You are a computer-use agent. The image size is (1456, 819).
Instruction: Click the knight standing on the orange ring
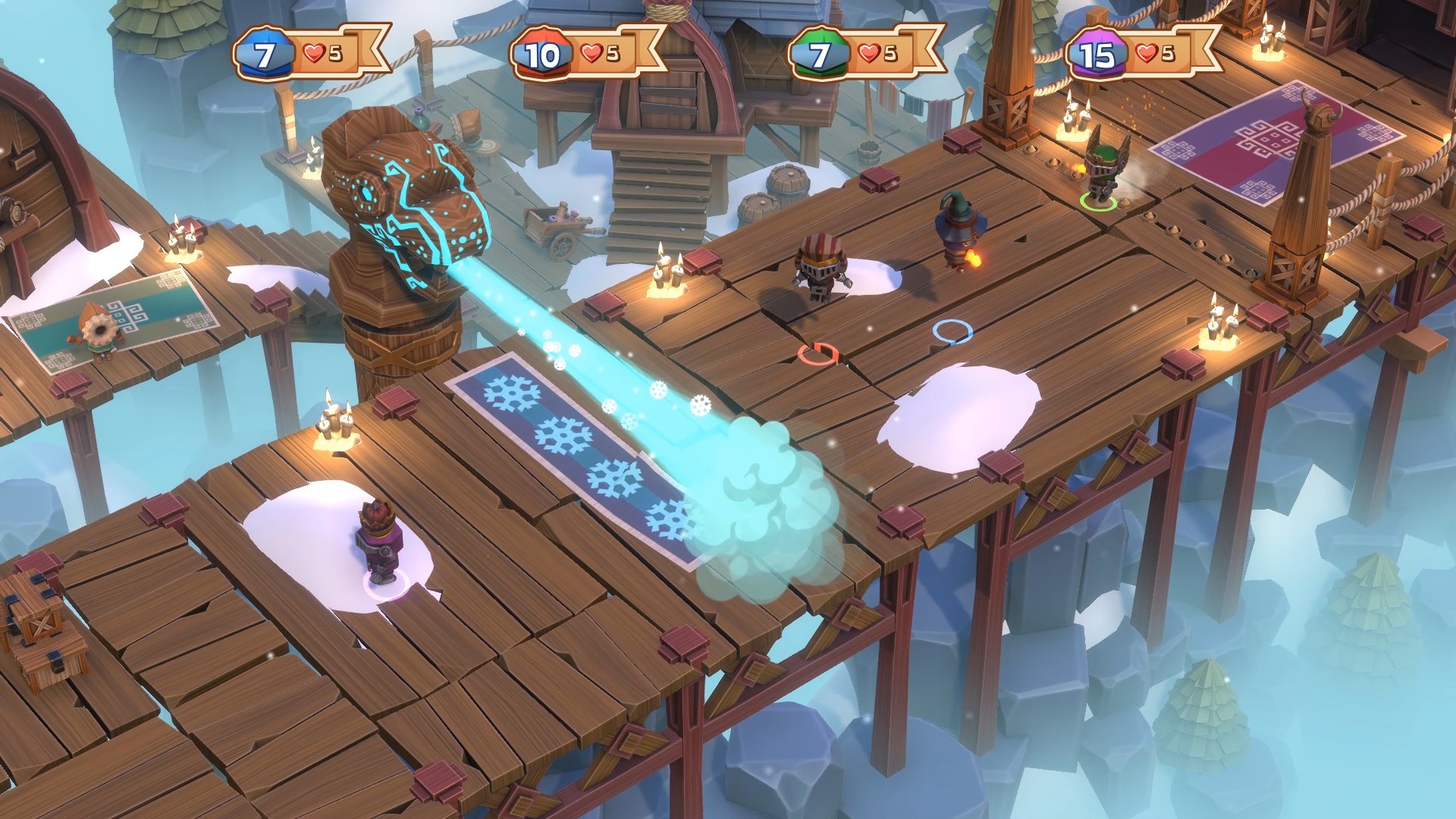[821, 265]
